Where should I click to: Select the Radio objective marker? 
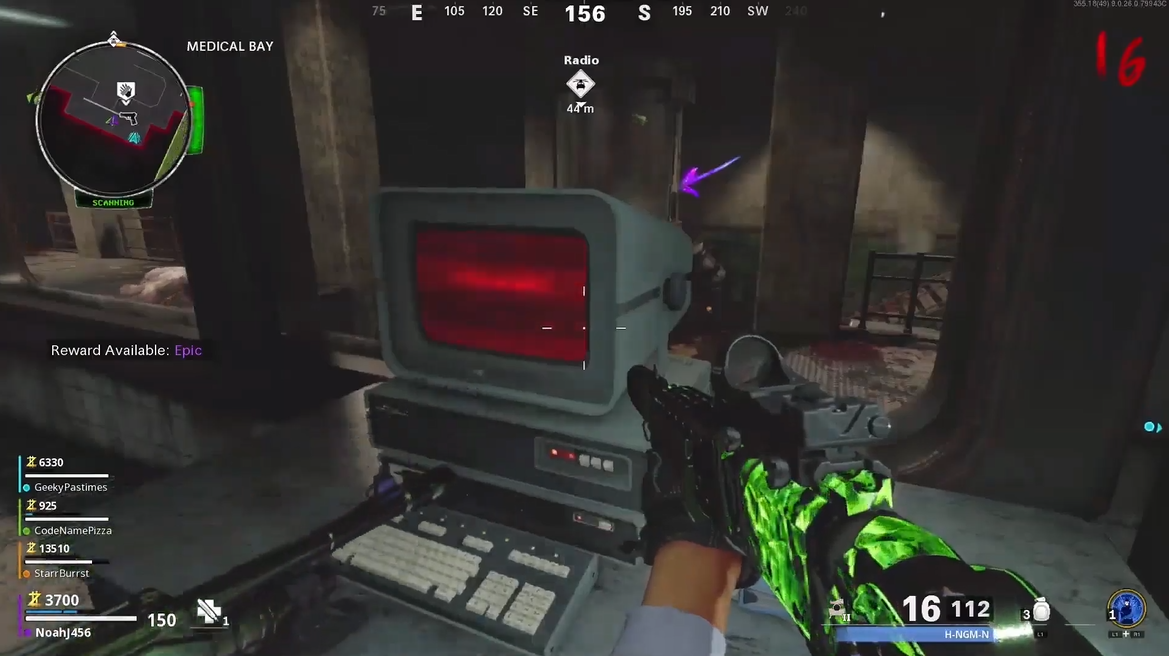(580, 85)
